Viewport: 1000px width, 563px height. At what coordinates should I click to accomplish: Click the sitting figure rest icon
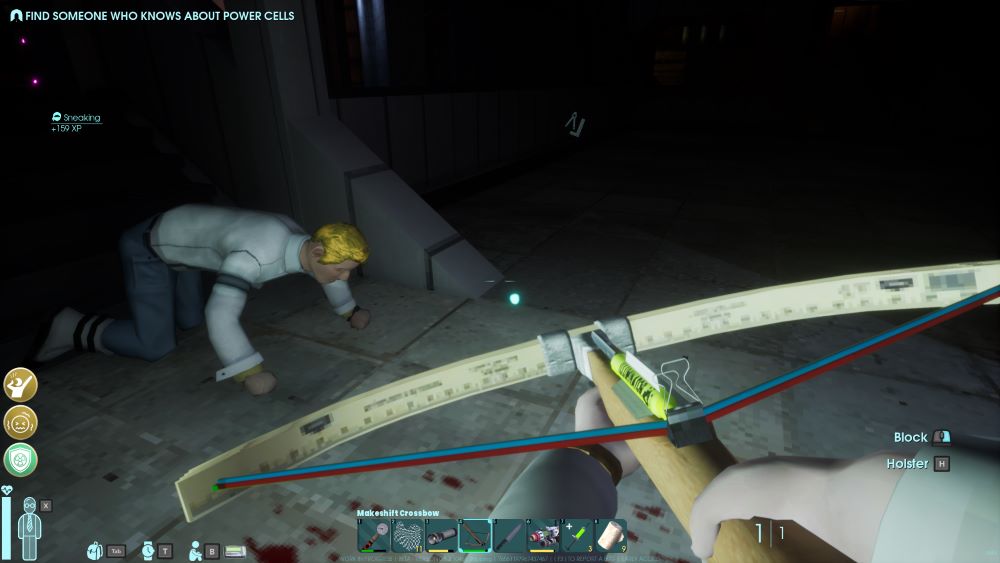click(197, 550)
